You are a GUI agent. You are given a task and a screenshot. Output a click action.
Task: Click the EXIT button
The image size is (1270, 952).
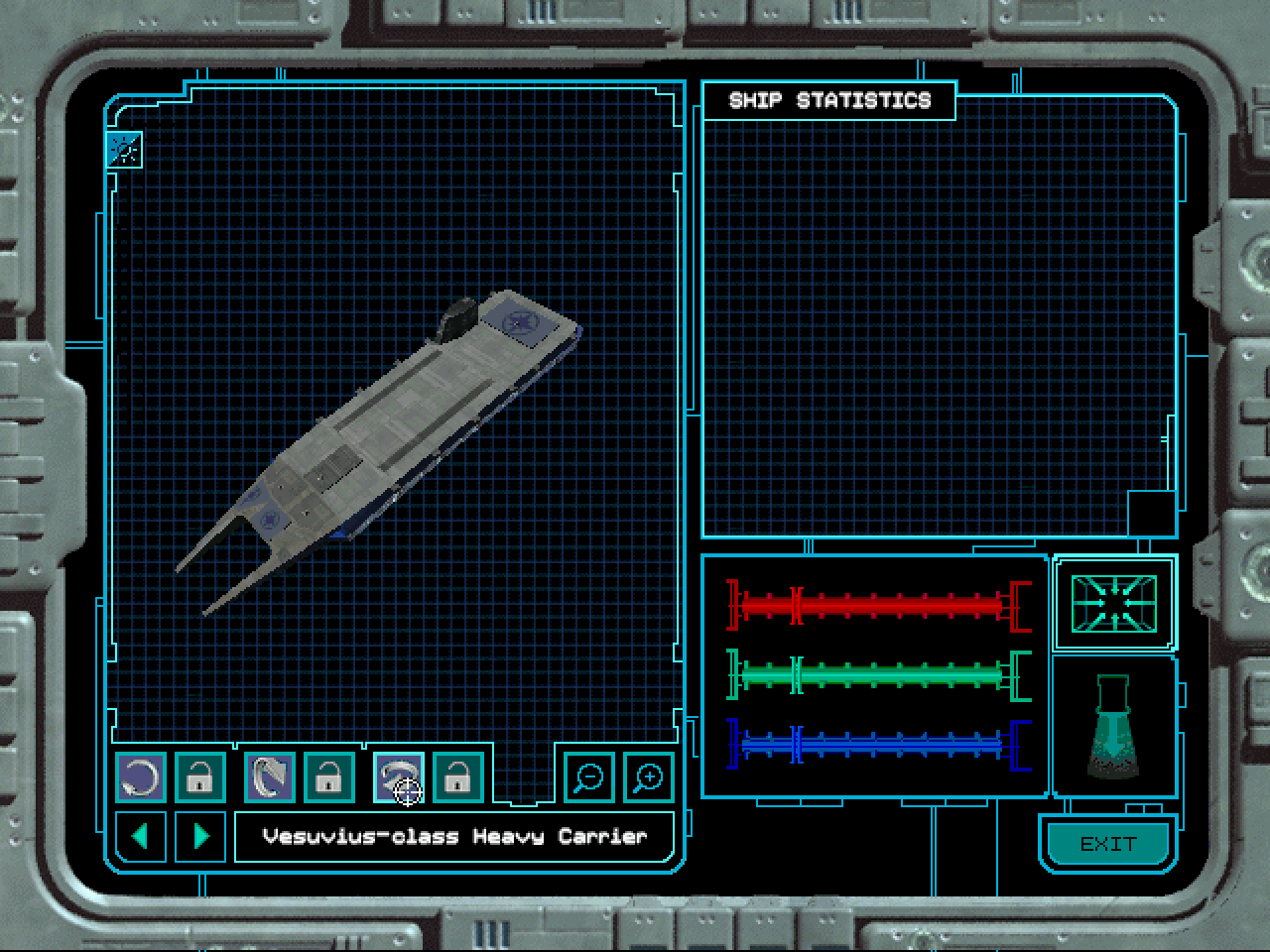click(1107, 844)
